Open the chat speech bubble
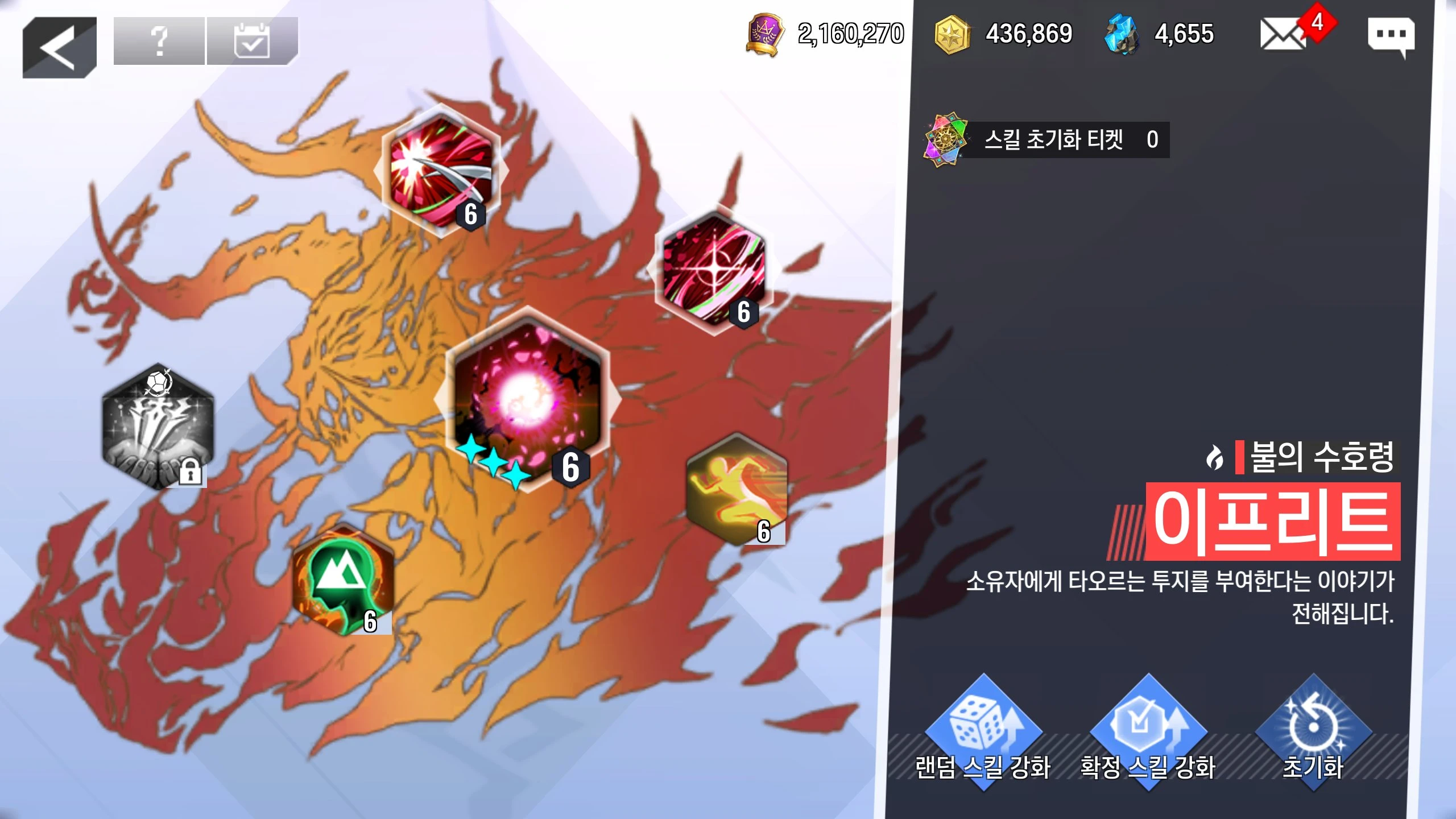The image size is (1456, 819). (x=1391, y=35)
